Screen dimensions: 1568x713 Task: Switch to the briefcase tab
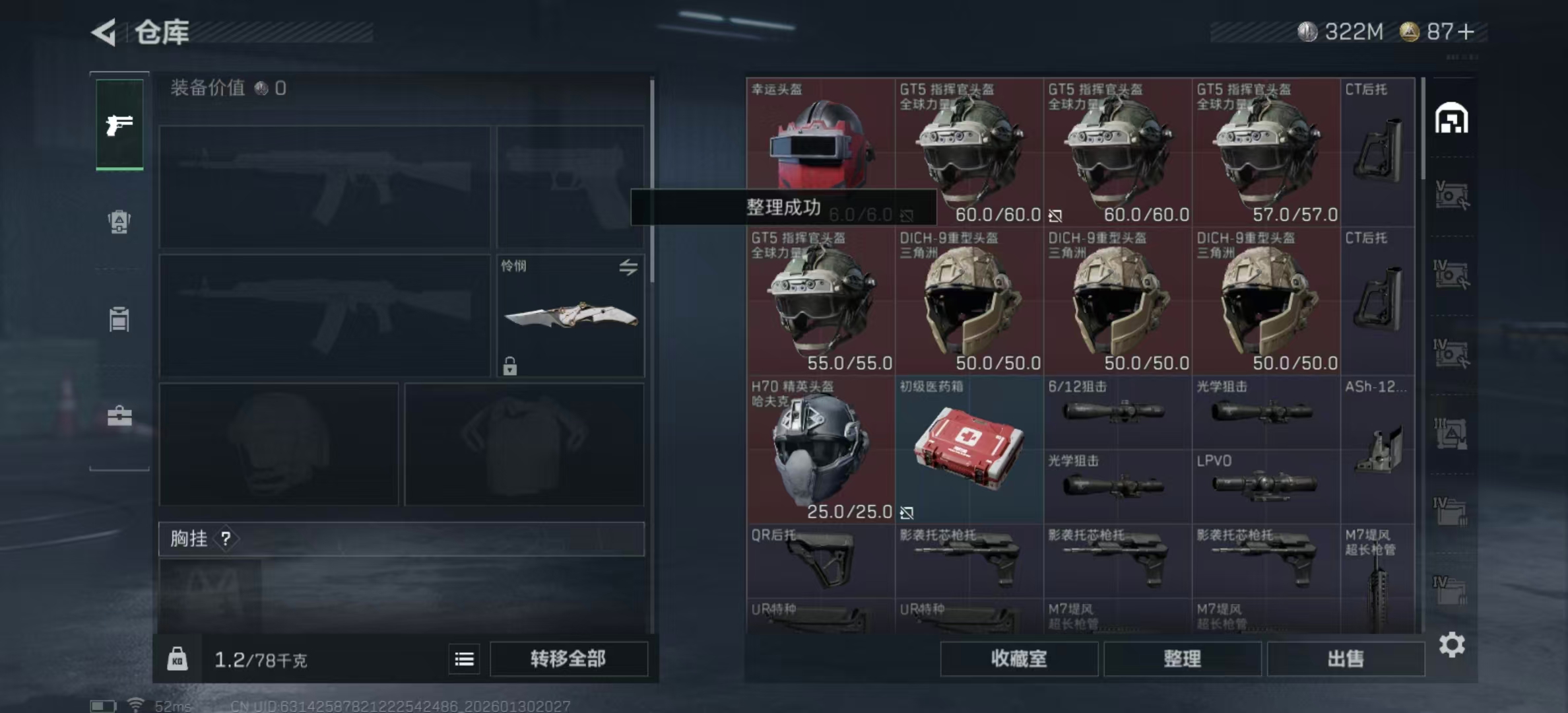pyautogui.click(x=119, y=416)
